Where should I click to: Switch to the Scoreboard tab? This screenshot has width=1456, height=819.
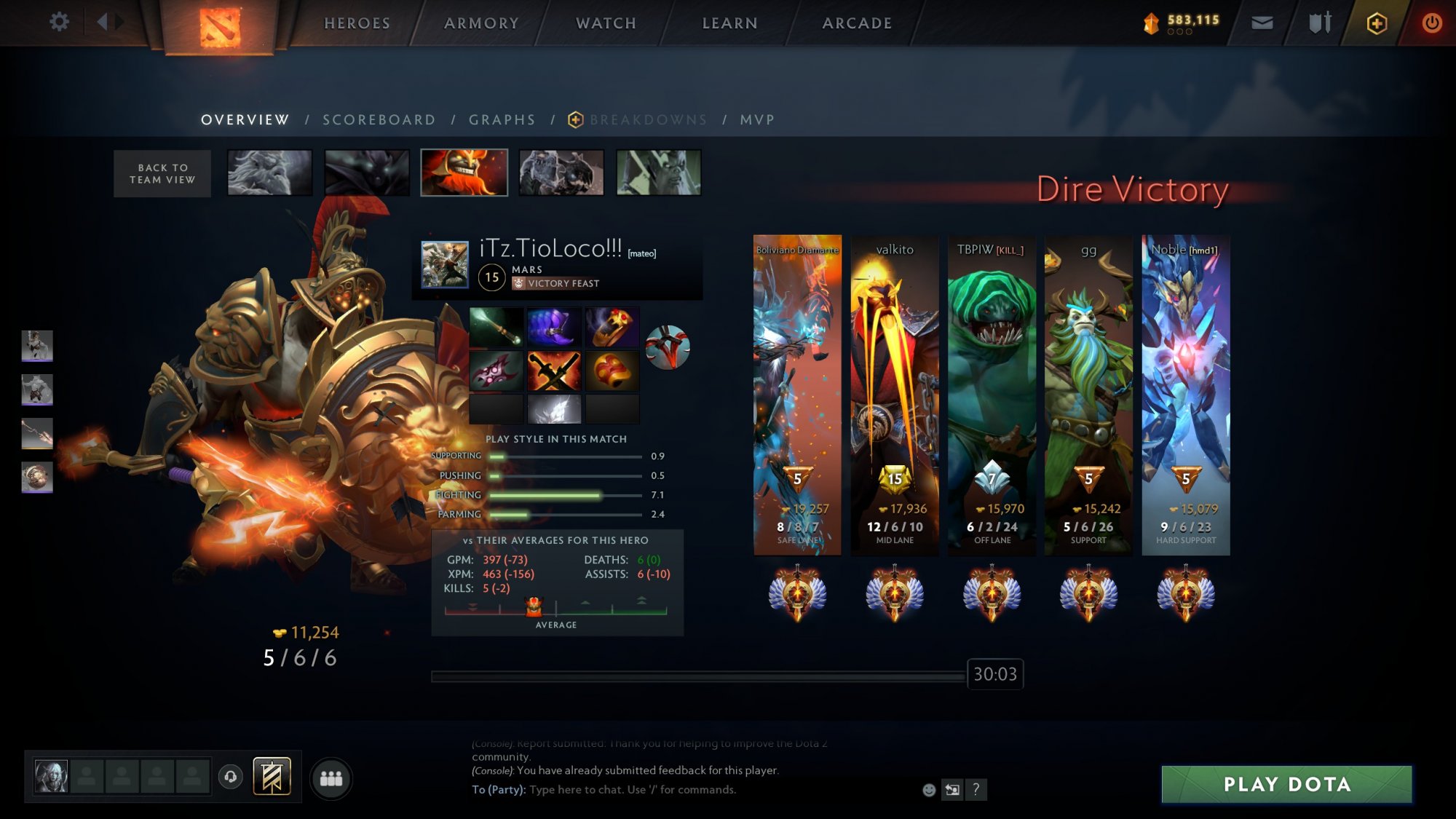(x=379, y=120)
